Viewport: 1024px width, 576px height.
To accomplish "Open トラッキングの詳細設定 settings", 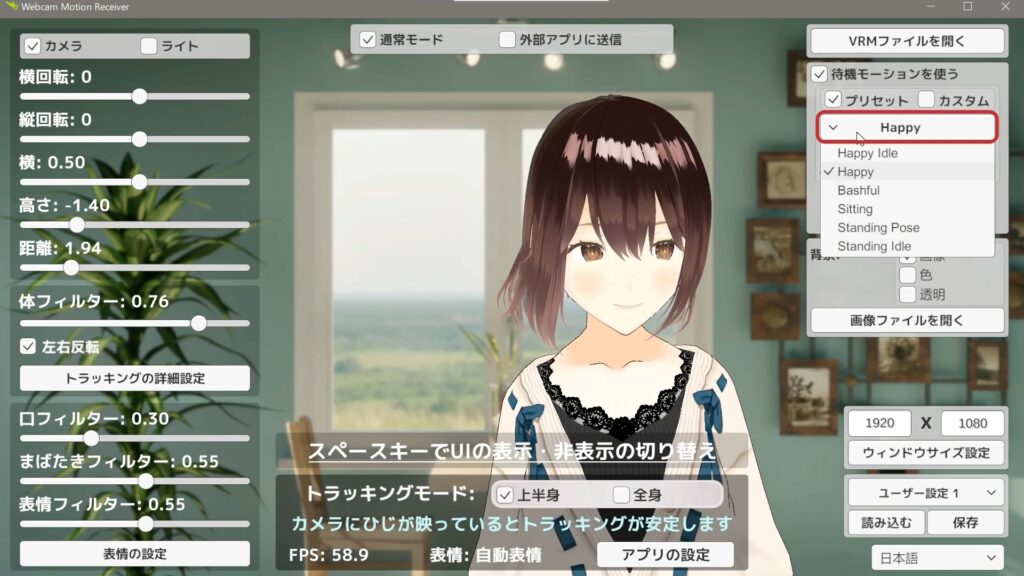I will pyautogui.click(x=135, y=378).
